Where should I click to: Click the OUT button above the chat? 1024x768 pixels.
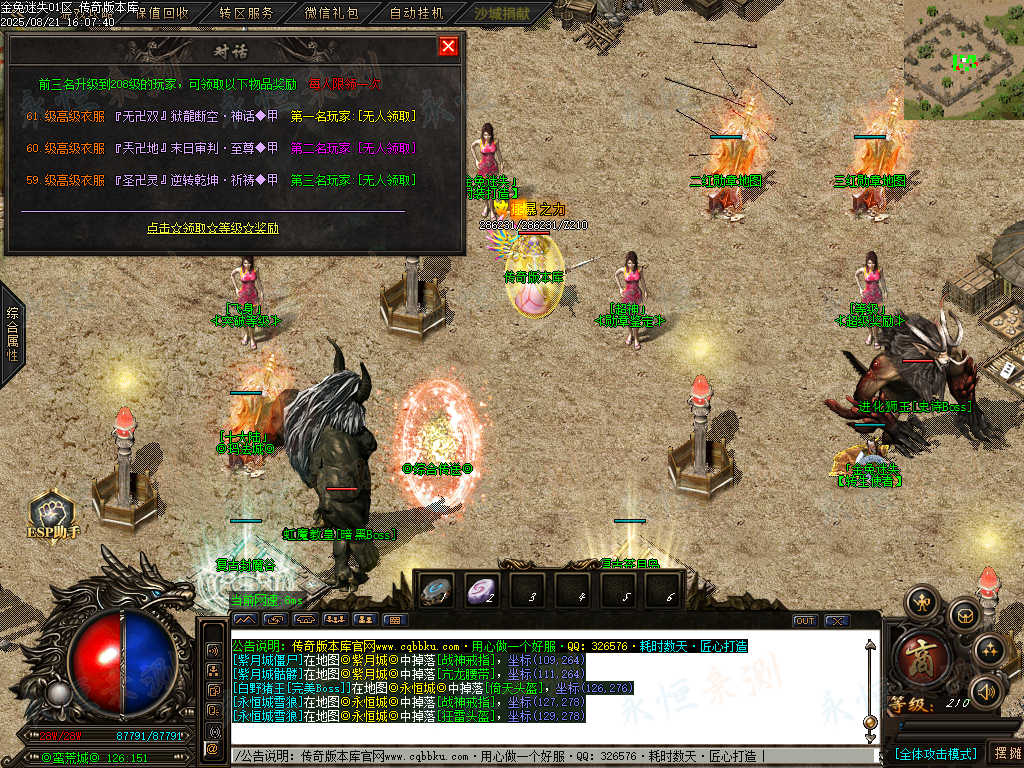click(x=804, y=621)
